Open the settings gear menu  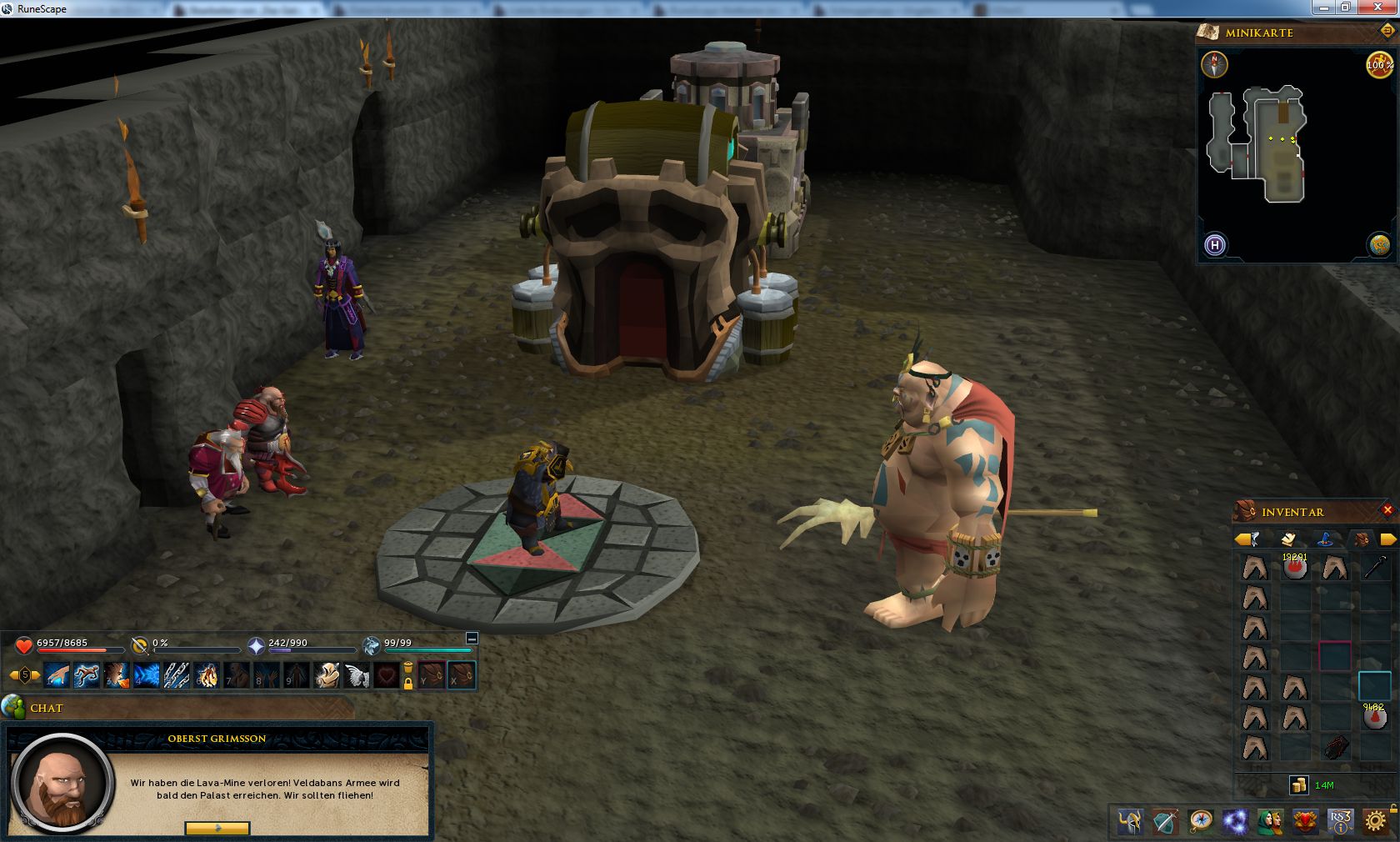point(1376,821)
